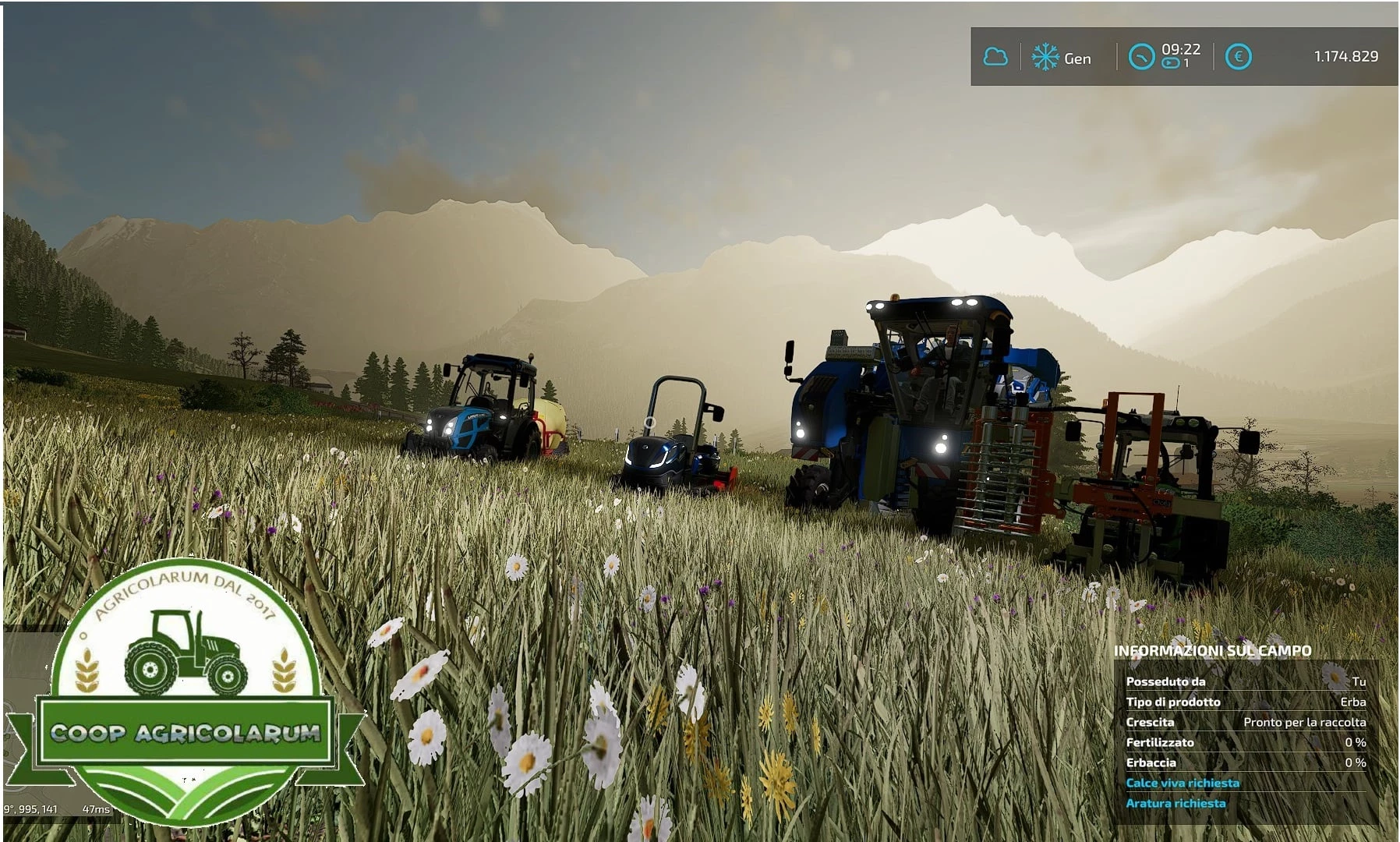Open the Gen month selector
This screenshot has width=1400, height=842.
click(1078, 58)
